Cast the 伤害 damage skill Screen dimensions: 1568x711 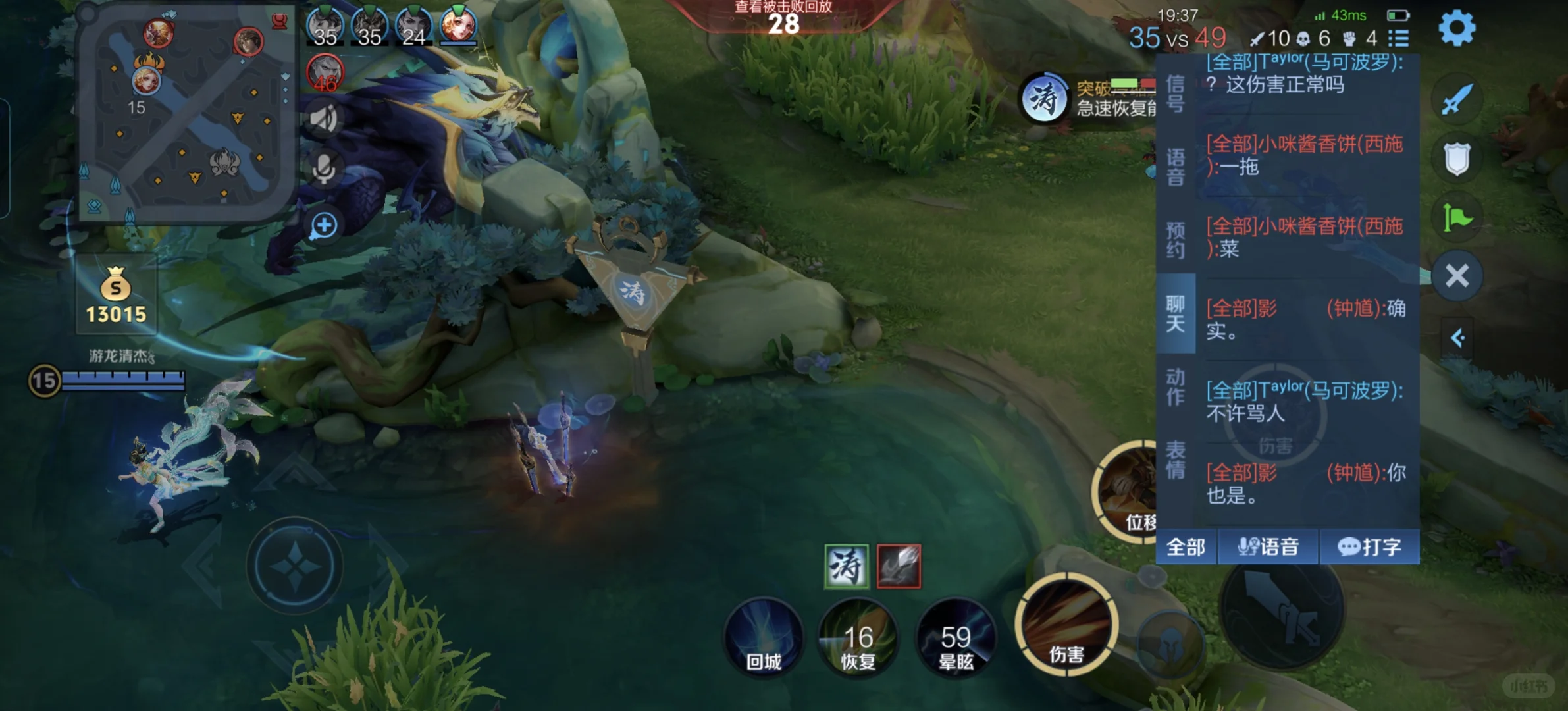tap(1066, 624)
